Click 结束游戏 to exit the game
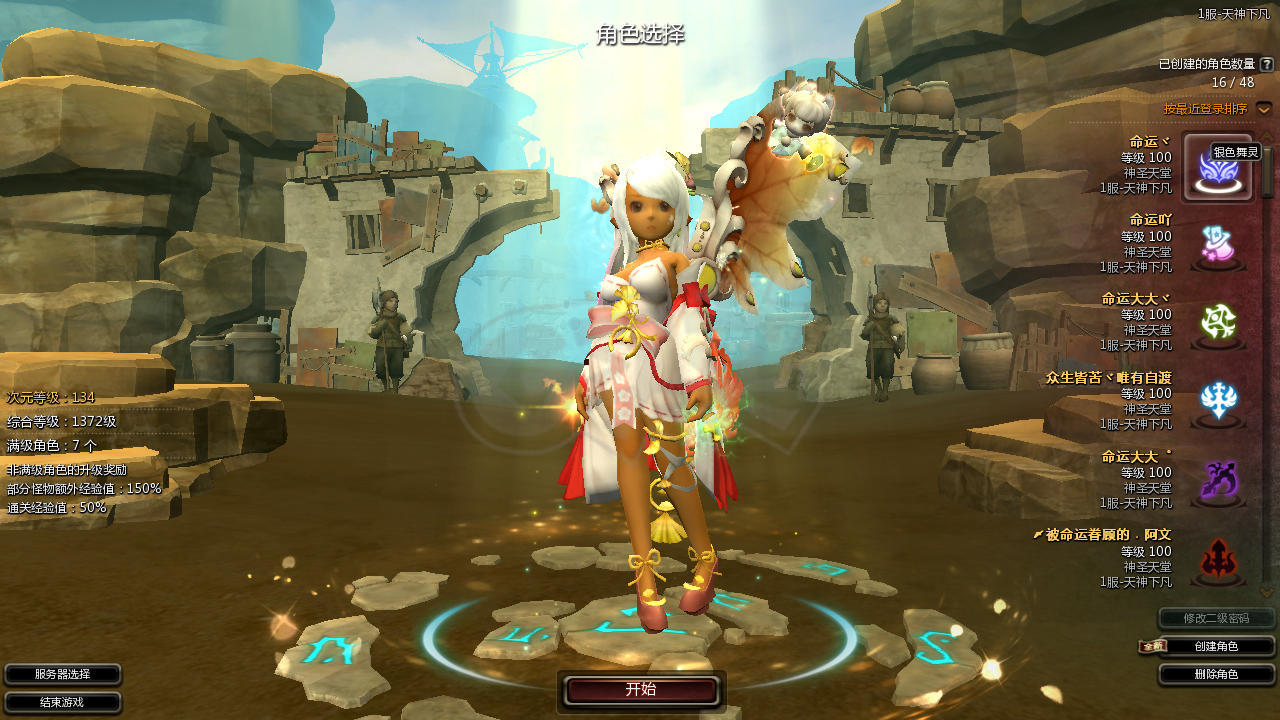Screen dimensions: 1280x720 [x=63, y=703]
